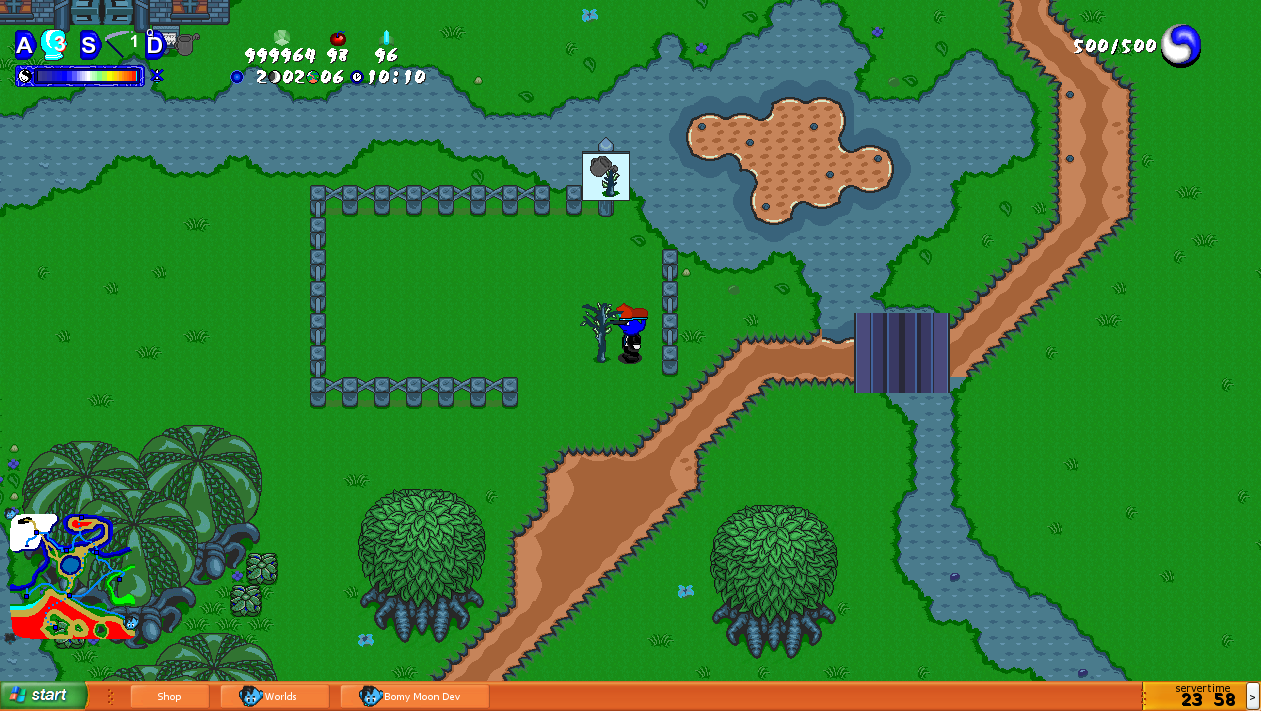Select the D slot watering can

click(x=184, y=43)
